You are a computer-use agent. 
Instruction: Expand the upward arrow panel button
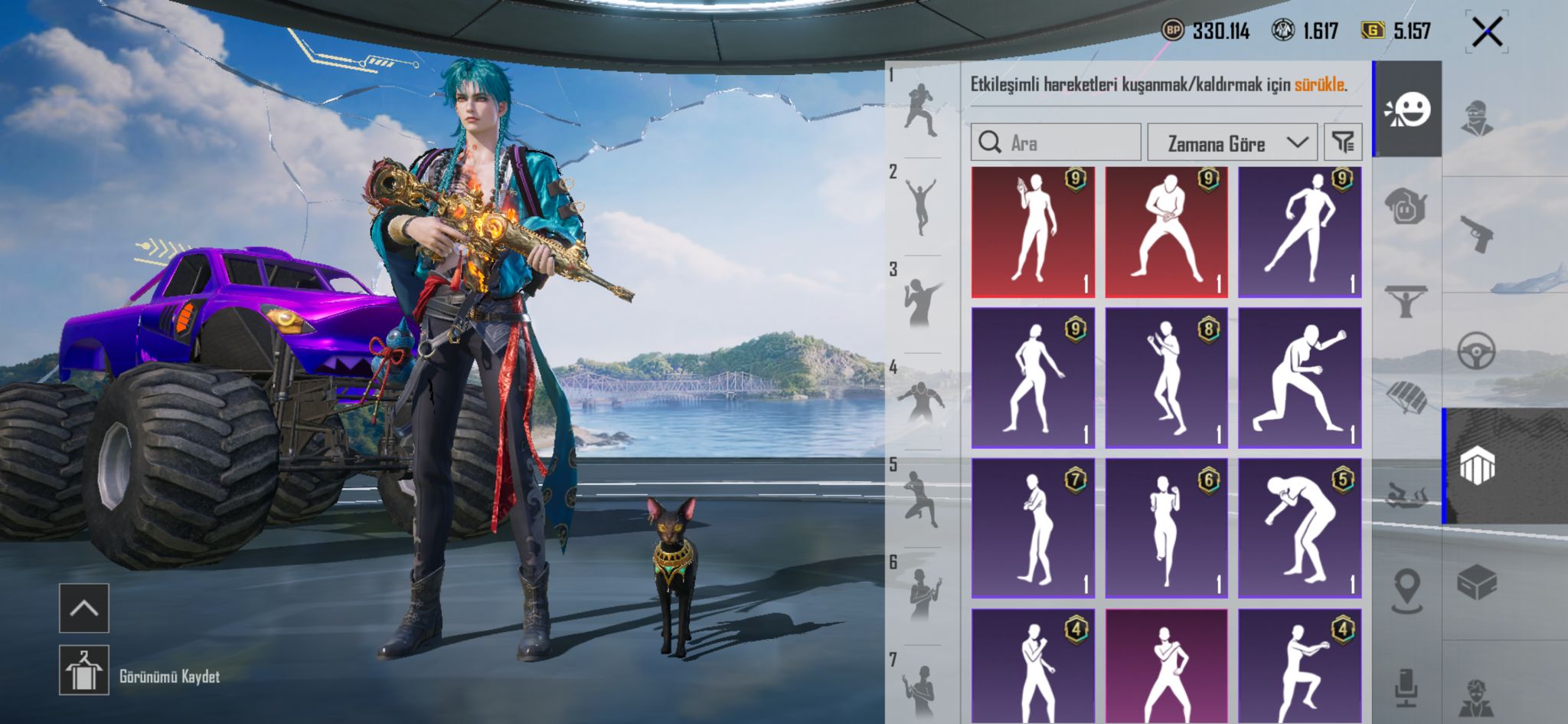(x=84, y=608)
